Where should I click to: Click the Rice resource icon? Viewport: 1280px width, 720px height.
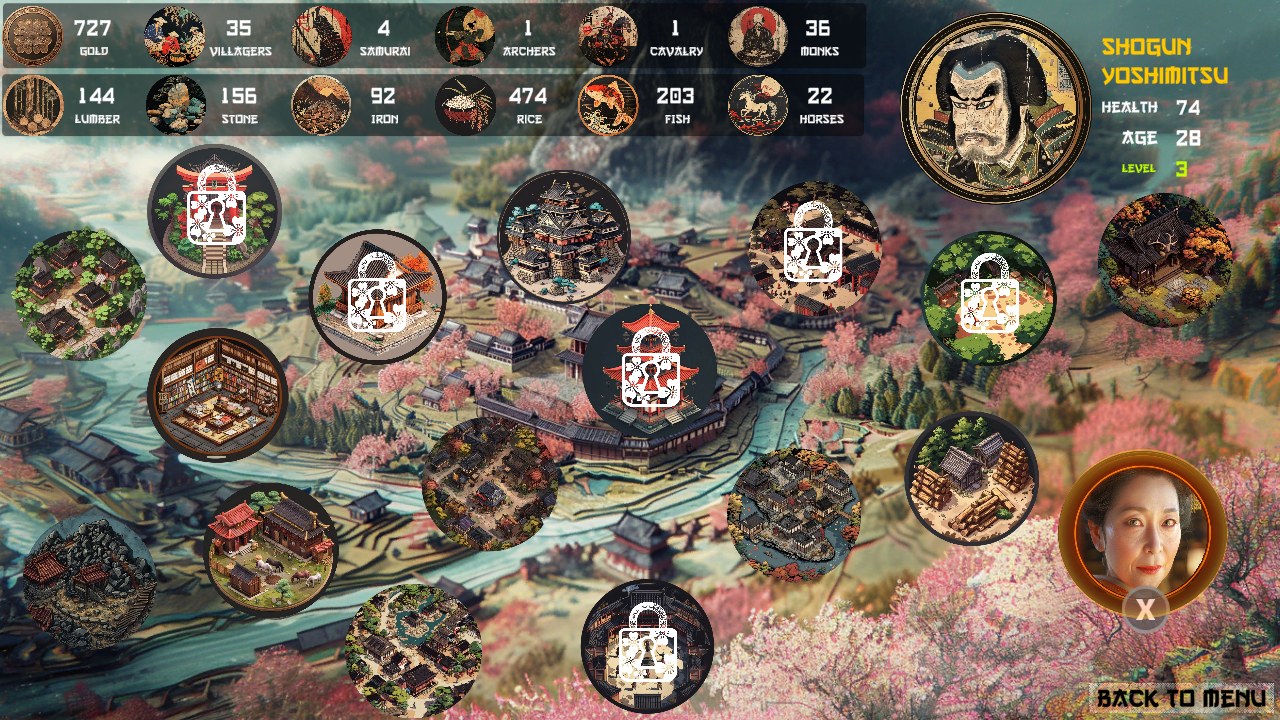(x=462, y=107)
